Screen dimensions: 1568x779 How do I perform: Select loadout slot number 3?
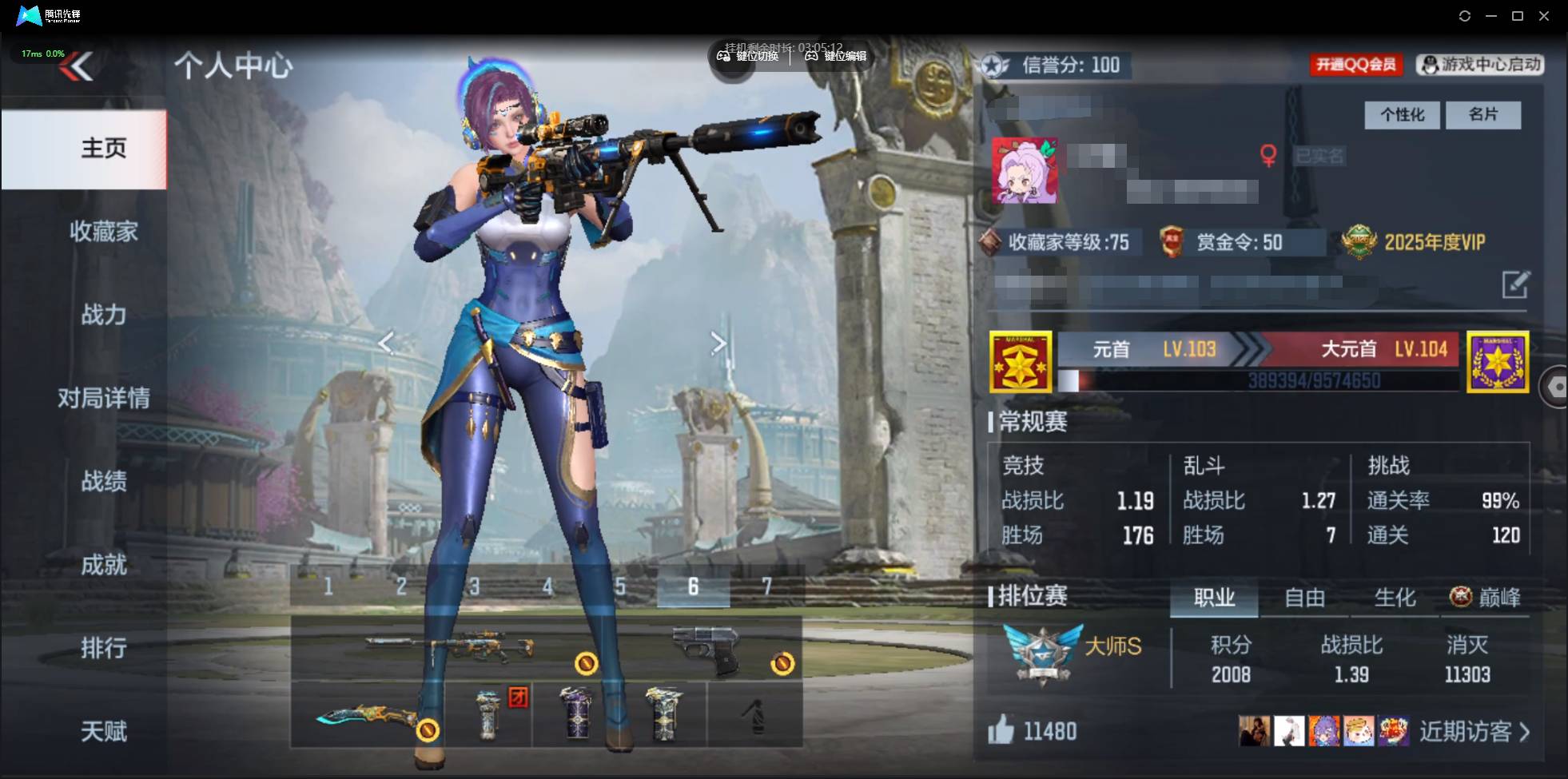coord(475,587)
